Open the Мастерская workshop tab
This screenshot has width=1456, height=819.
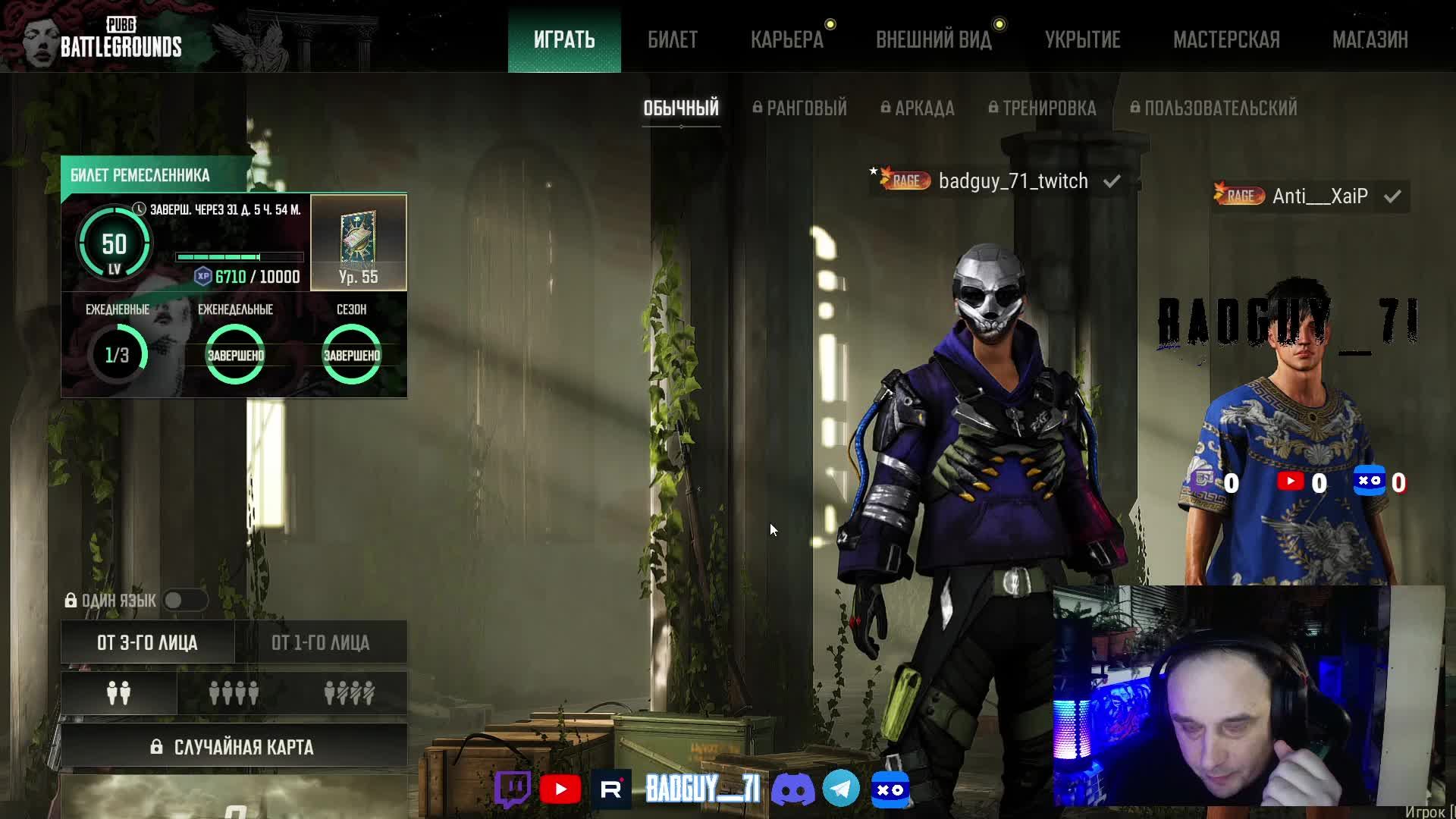[1226, 39]
